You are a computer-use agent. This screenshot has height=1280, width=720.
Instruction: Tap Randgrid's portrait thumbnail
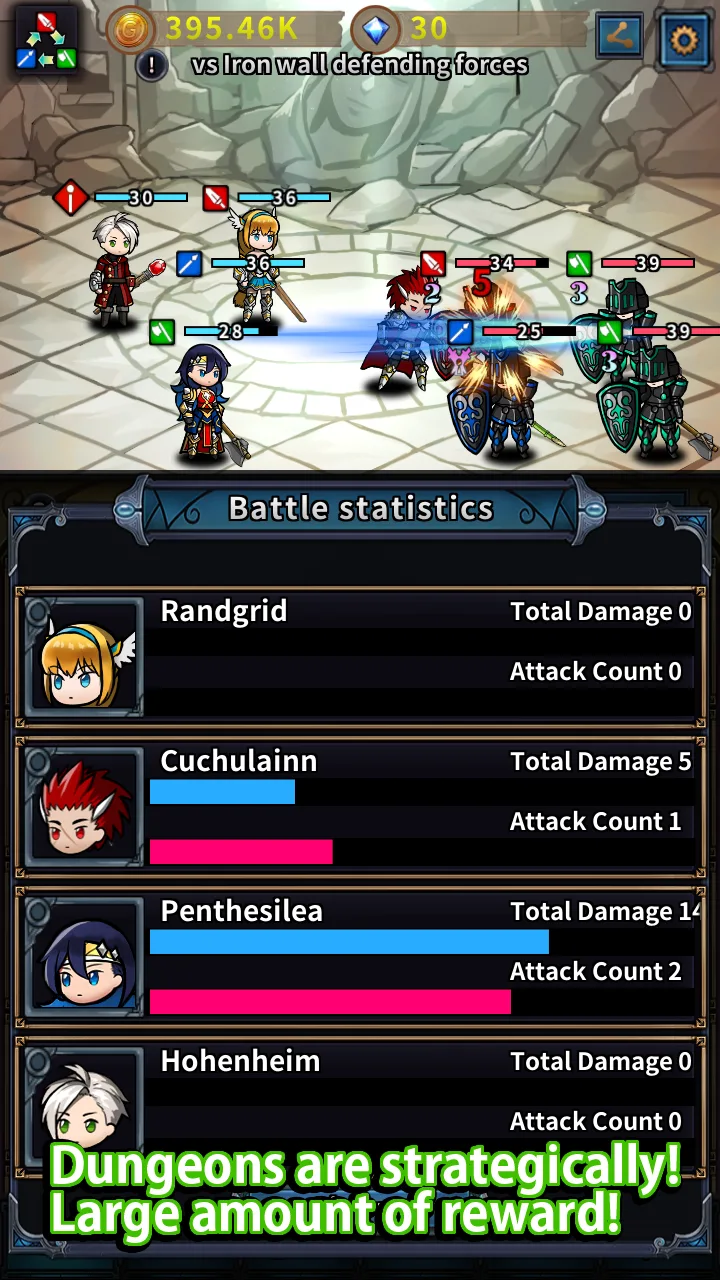[x=85, y=657]
